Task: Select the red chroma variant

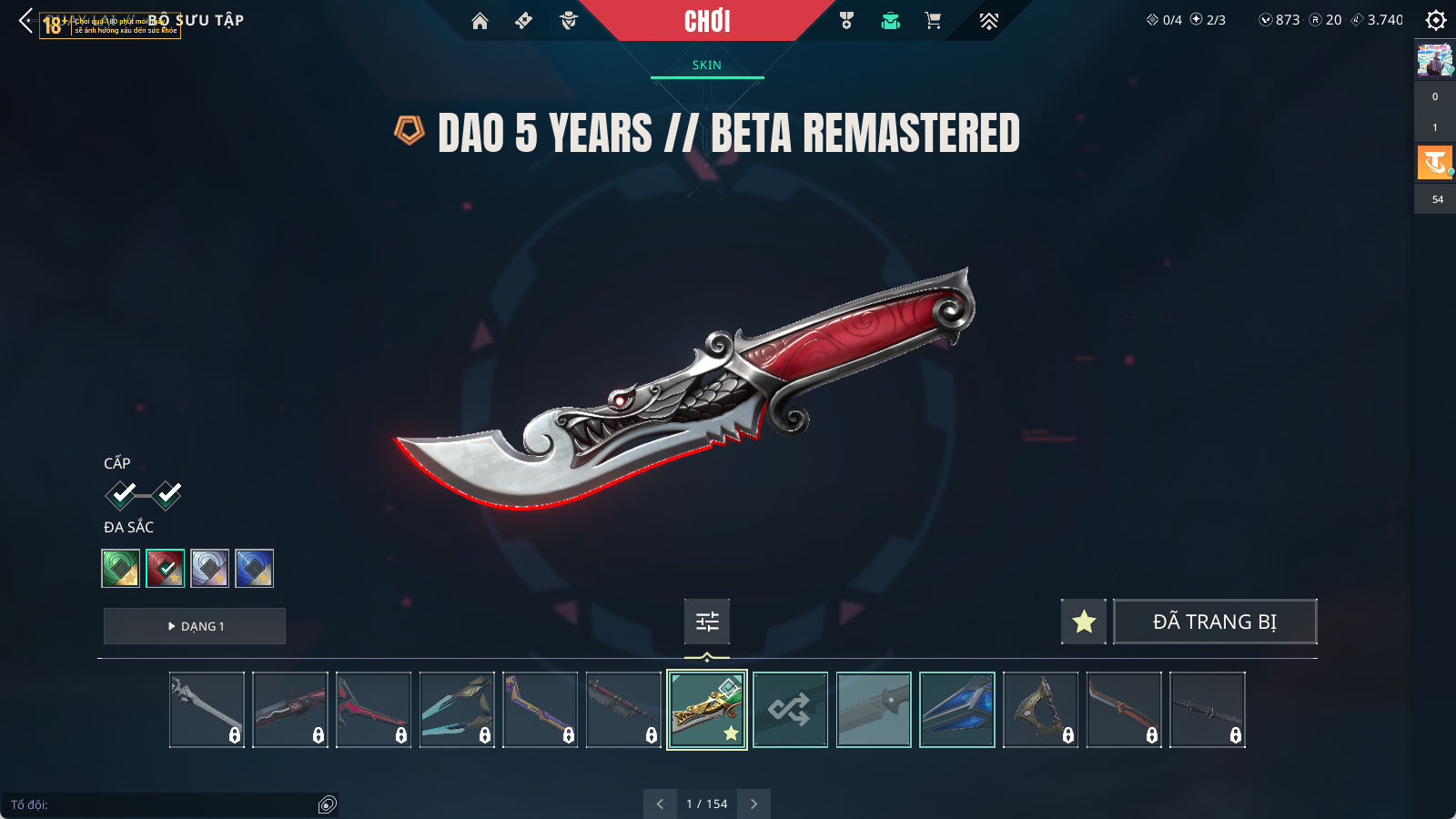Action: 166,569
